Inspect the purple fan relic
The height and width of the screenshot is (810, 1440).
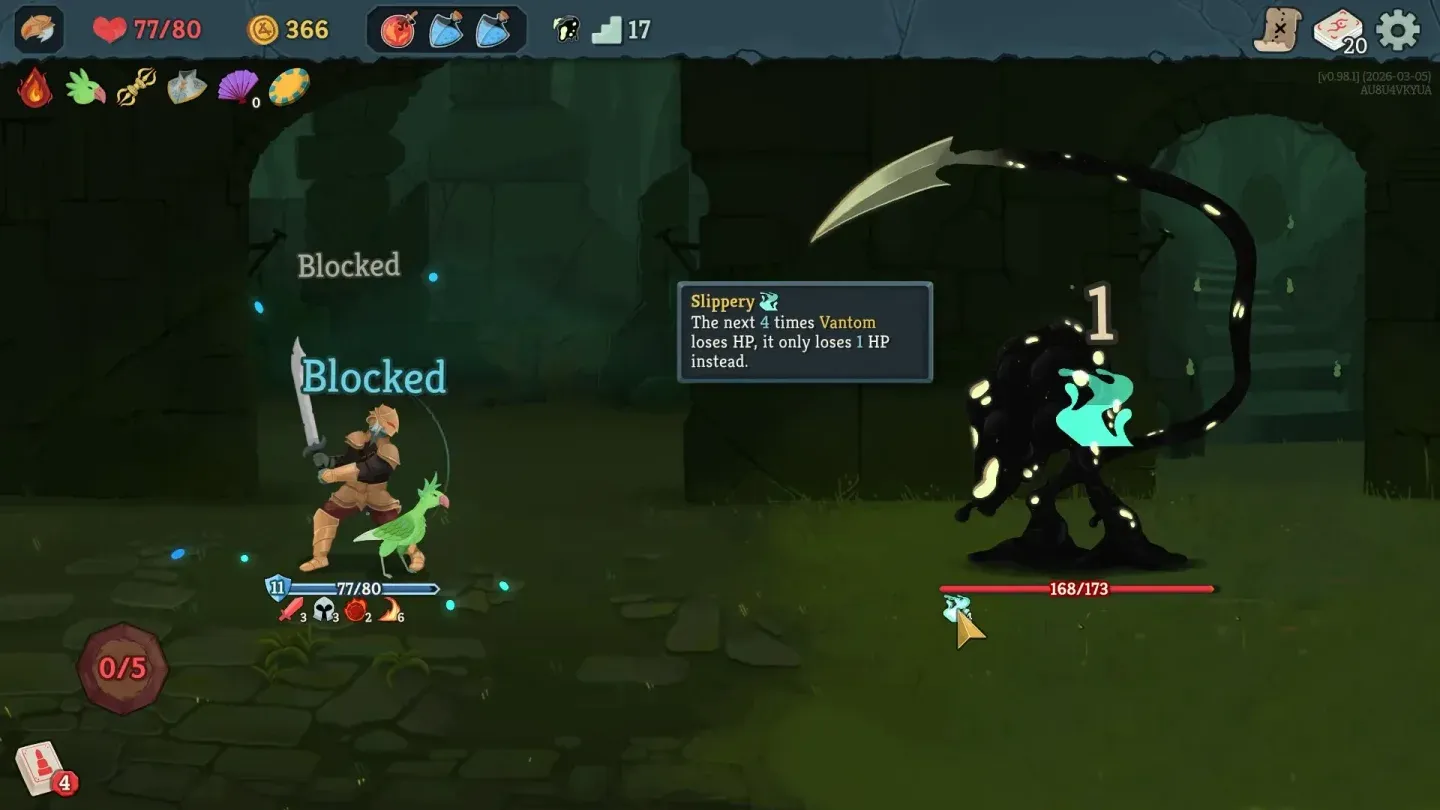click(237, 88)
